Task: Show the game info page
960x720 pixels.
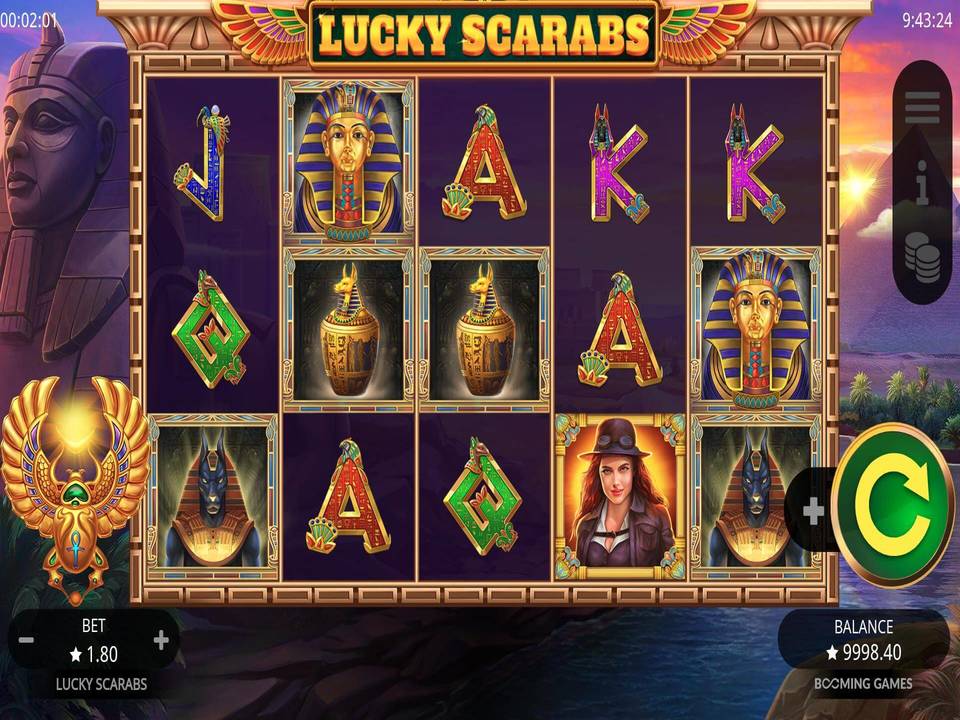Action: click(922, 187)
